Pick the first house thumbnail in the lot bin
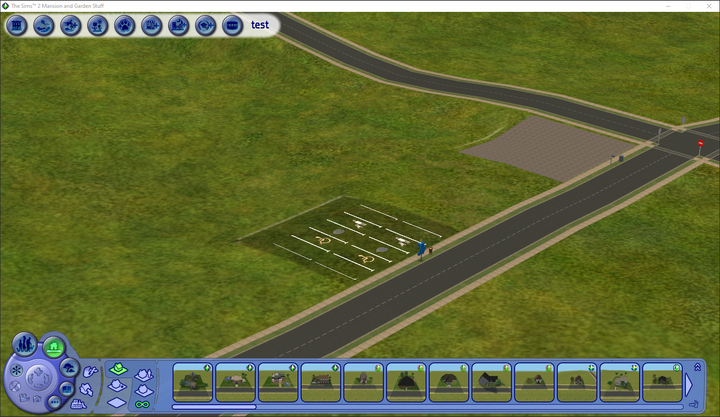720x417 pixels. (x=191, y=381)
